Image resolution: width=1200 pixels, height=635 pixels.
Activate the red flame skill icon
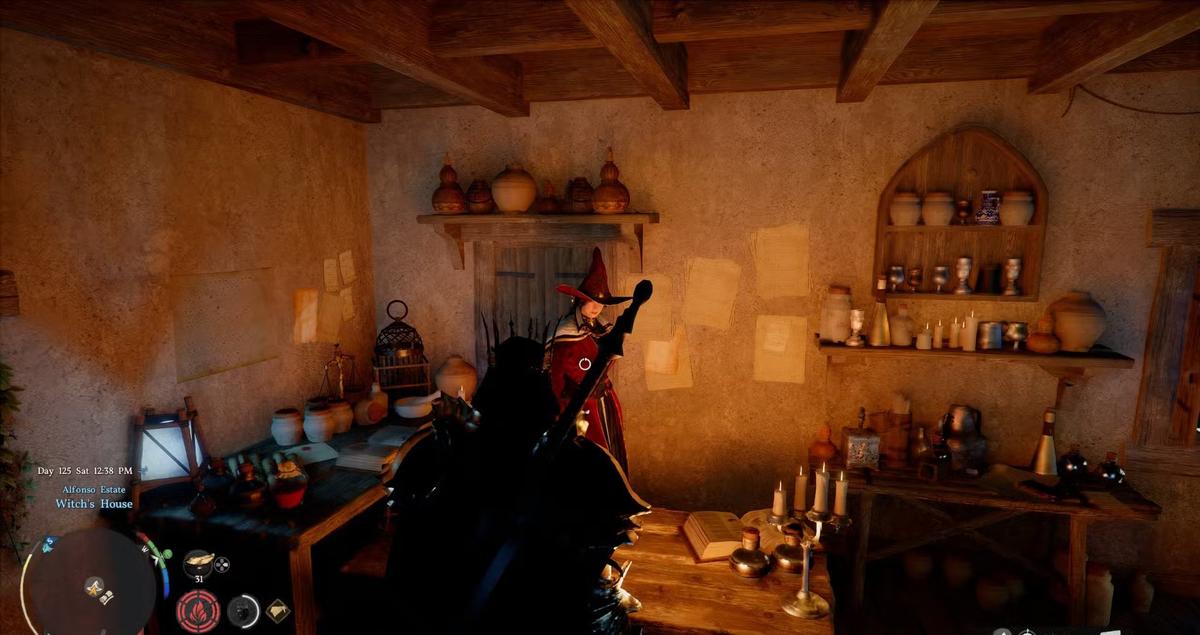point(198,611)
